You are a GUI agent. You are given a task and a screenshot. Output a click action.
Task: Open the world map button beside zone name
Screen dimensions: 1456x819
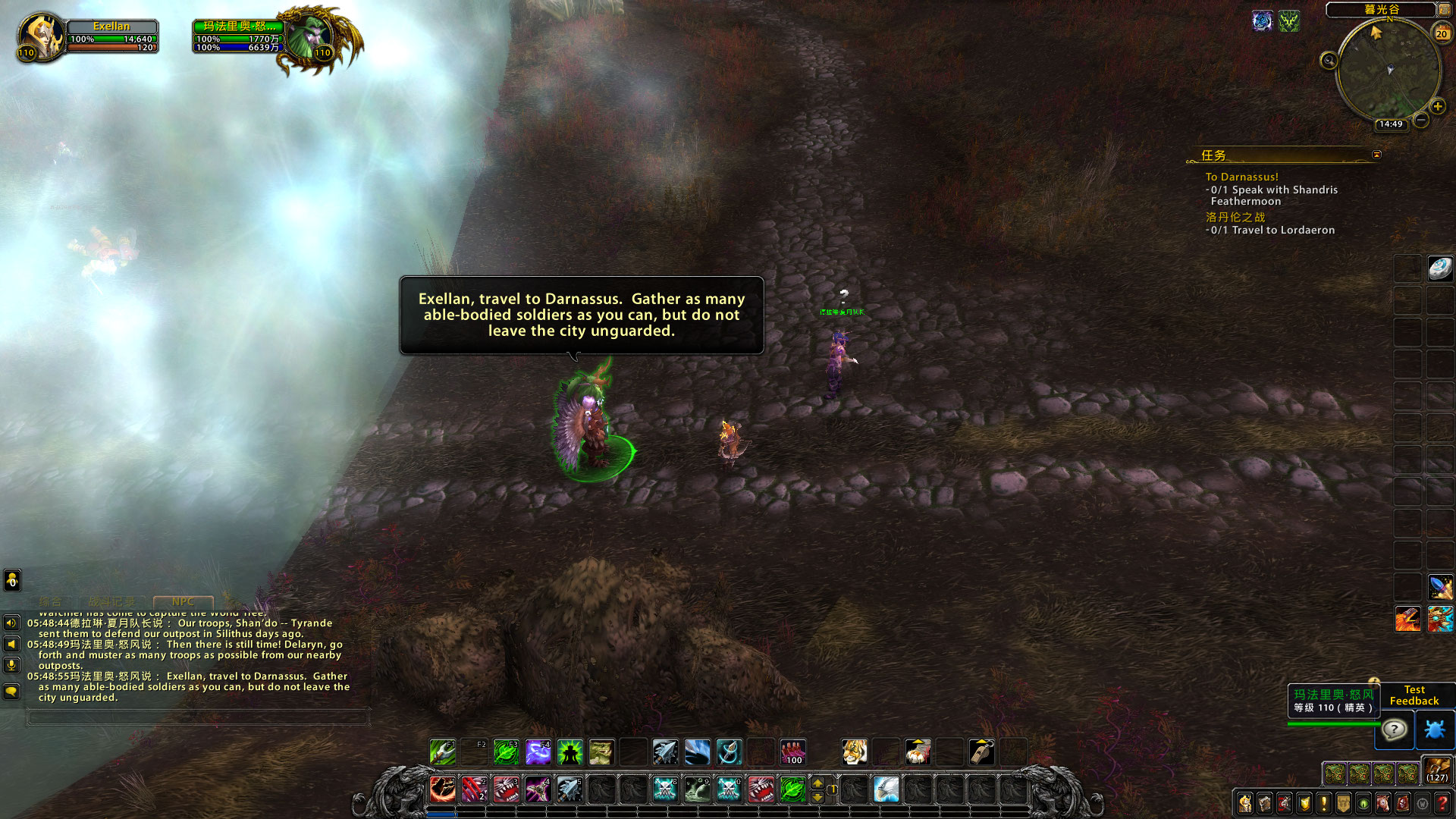pyautogui.click(x=1445, y=10)
